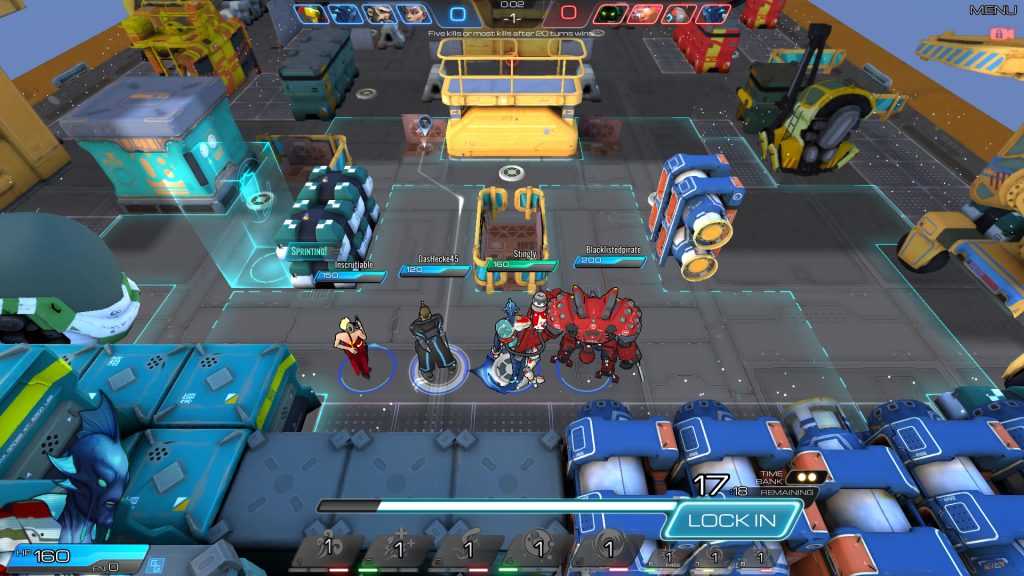
Task: Choose the purple-haired woman teammate portrait
Action: [415, 14]
